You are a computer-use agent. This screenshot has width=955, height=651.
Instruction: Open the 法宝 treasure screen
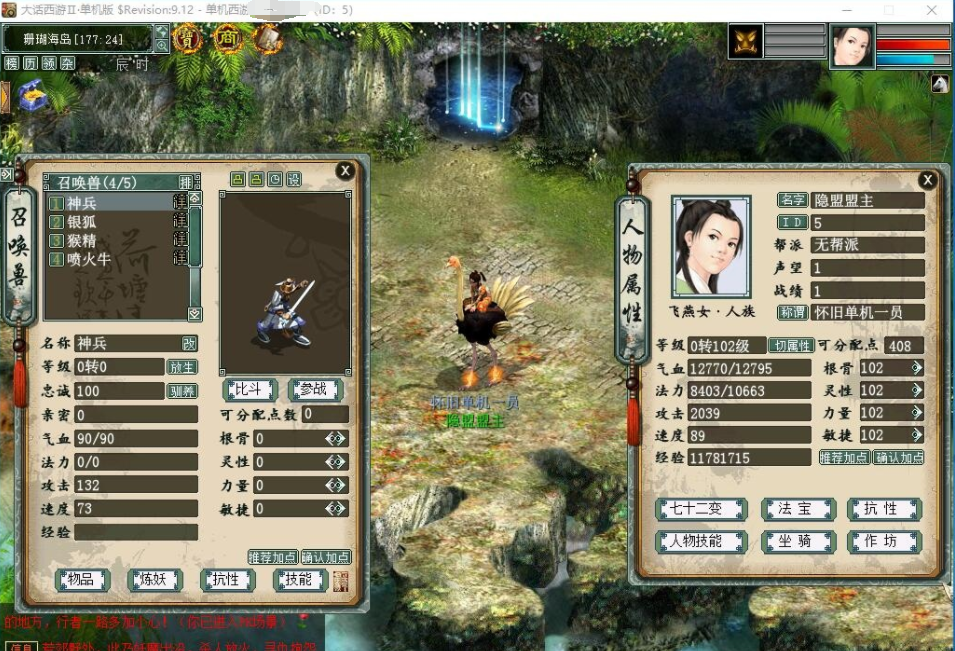click(x=798, y=509)
